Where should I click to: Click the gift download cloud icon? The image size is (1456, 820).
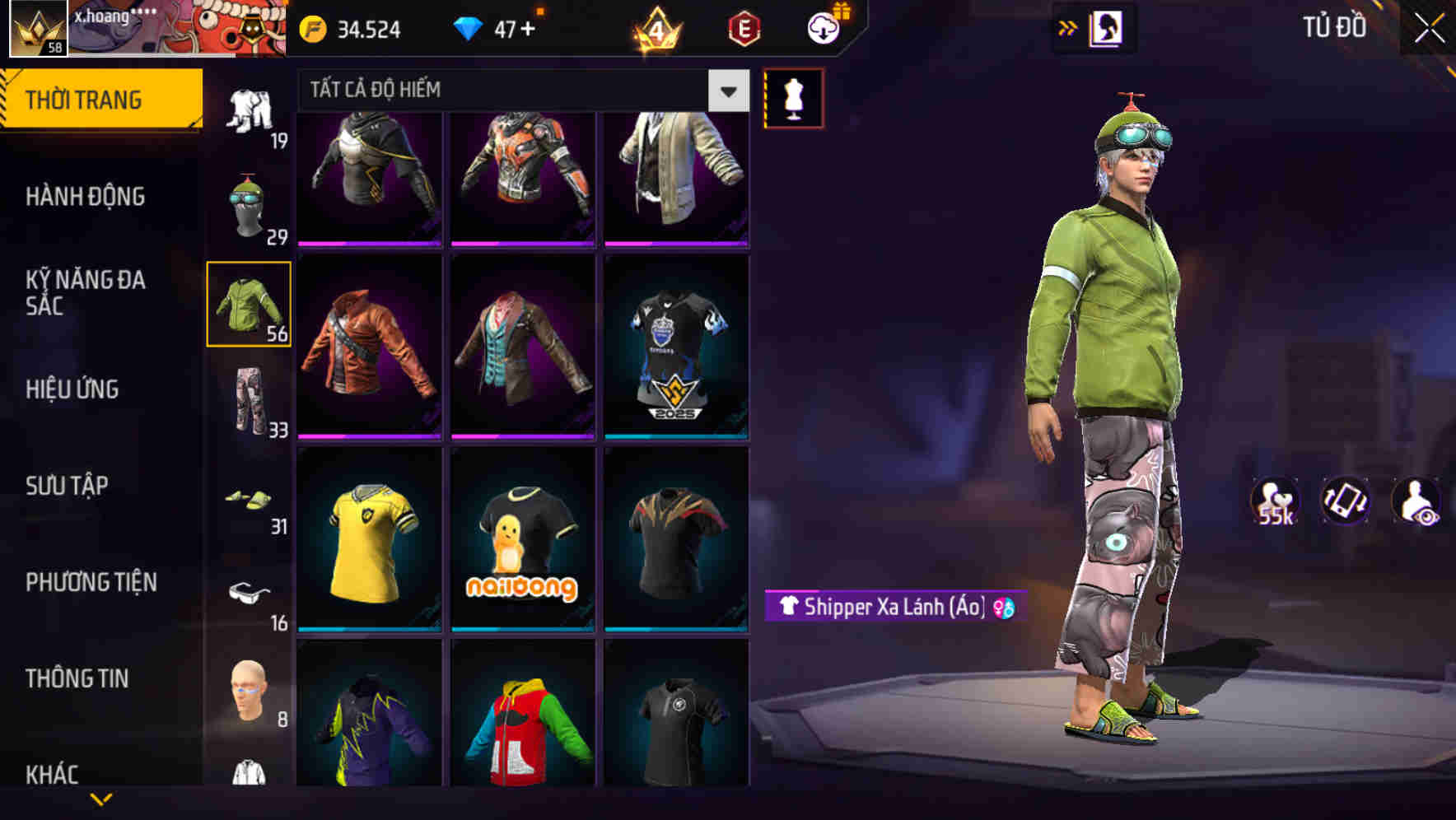819,27
